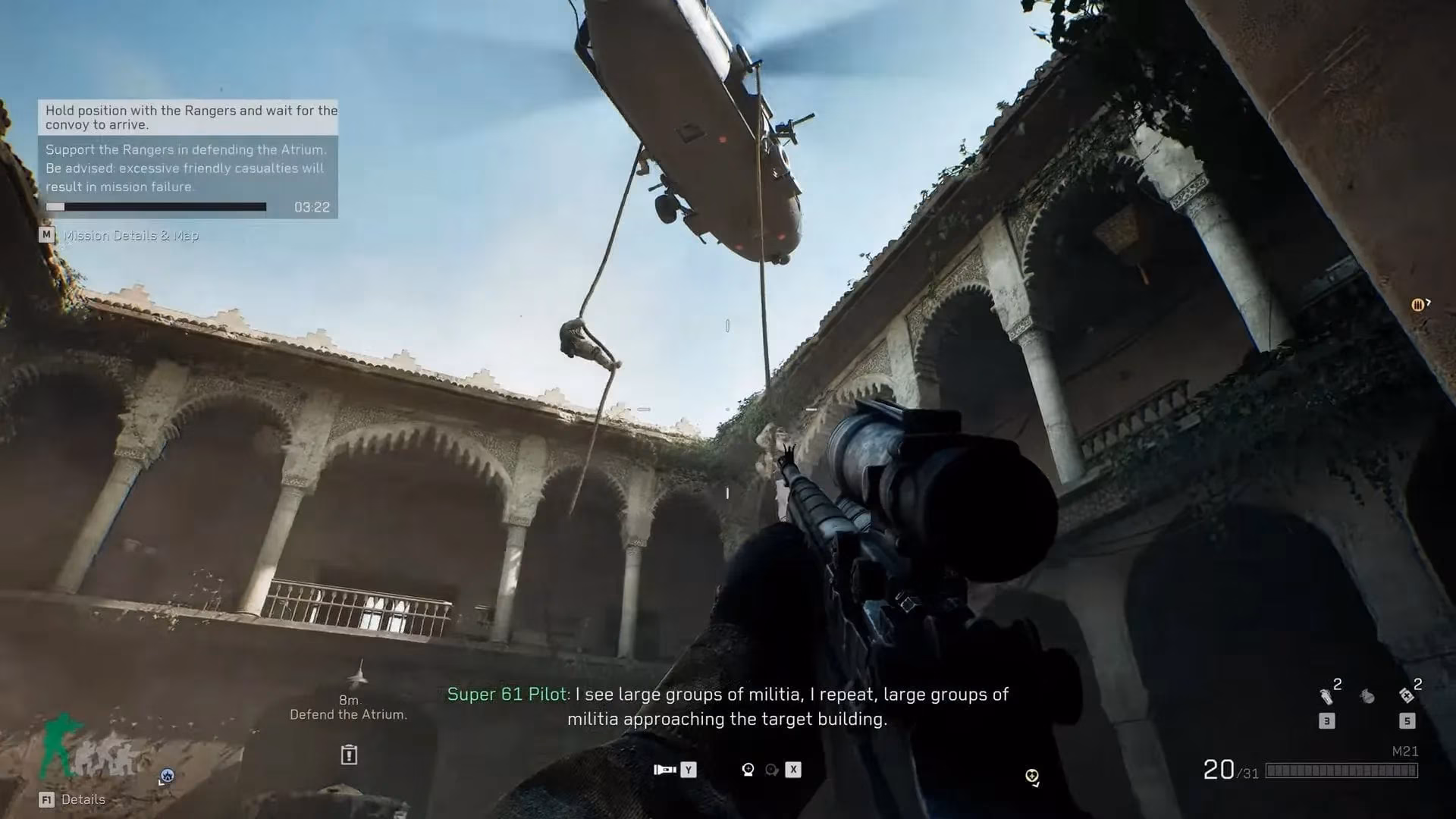Click the frag grenade equipment icon
The image size is (1456, 819).
pyautogui.click(x=1369, y=696)
